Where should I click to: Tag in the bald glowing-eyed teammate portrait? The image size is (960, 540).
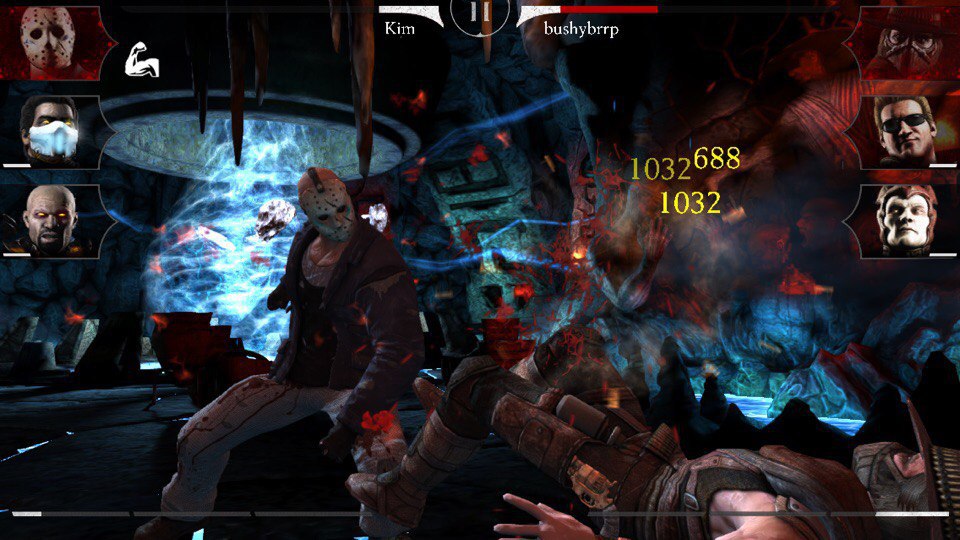point(50,219)
